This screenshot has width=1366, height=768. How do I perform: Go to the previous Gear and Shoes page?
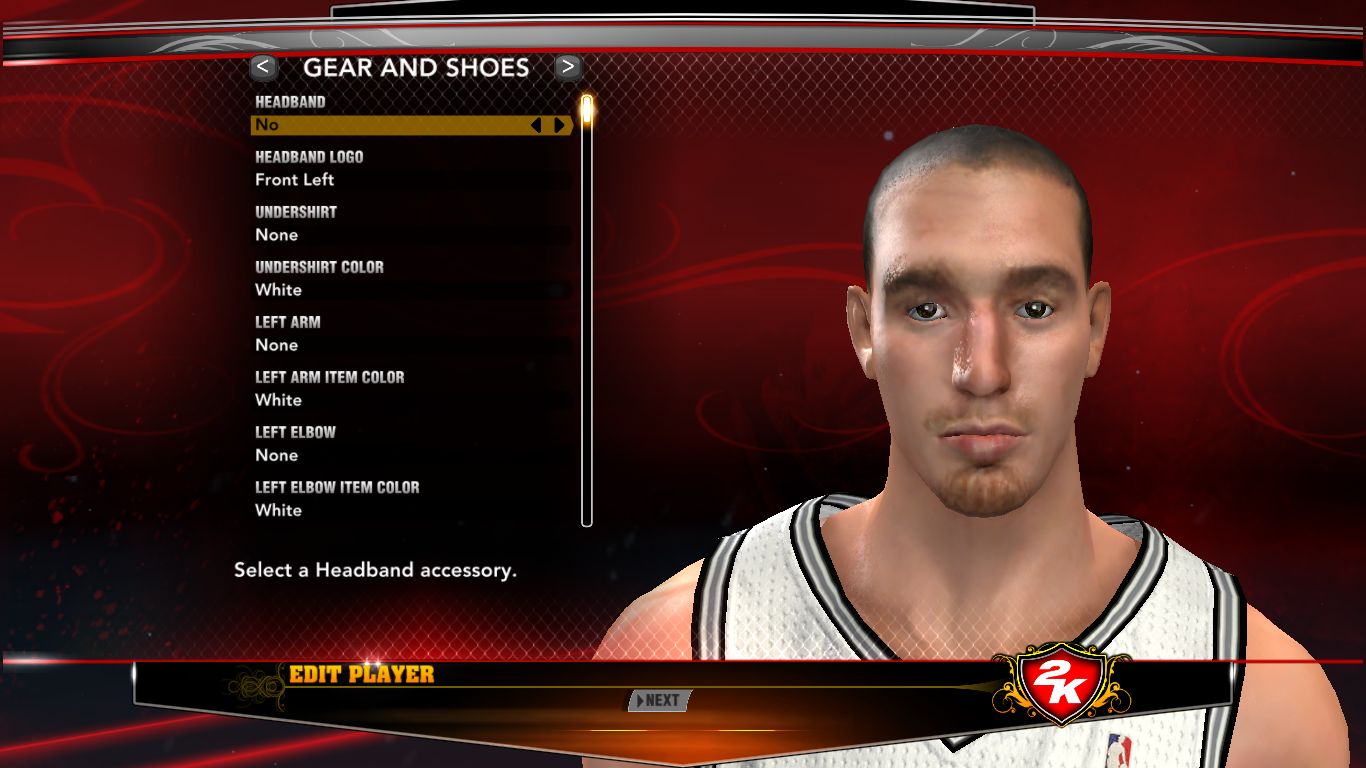pyautogui.click(x=263, y=67)
